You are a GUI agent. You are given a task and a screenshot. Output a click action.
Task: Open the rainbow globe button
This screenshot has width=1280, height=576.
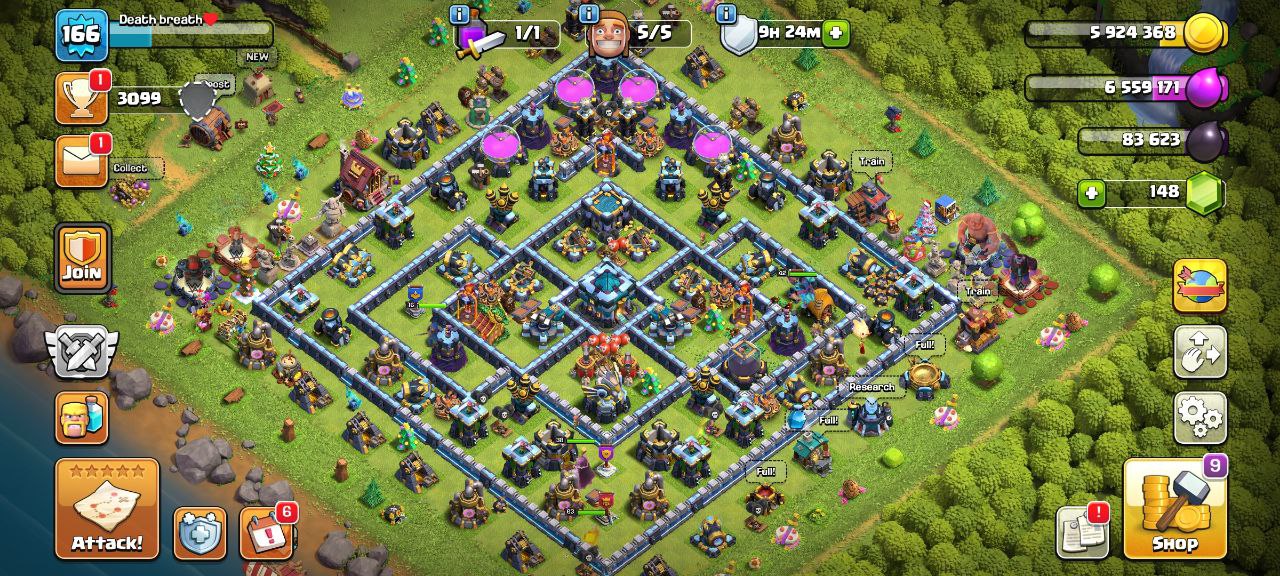pyautogui.click(x=1200, y=286)
